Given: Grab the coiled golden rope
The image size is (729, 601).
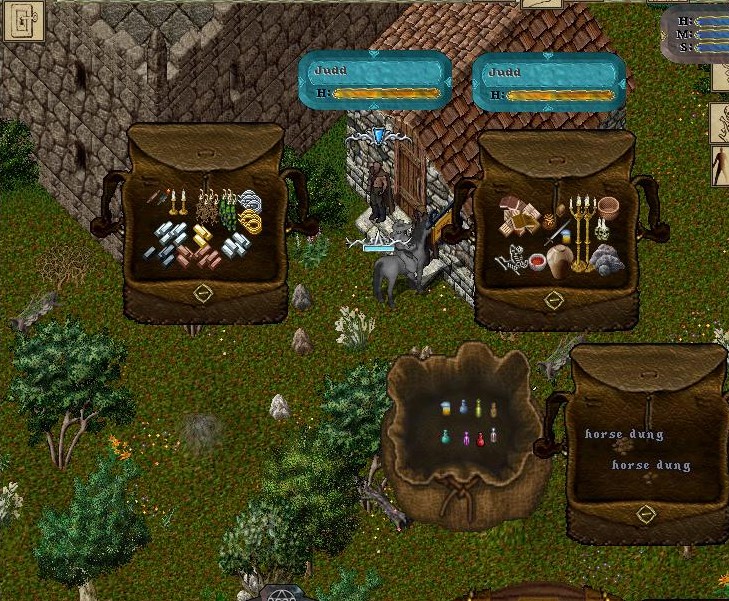Looking at the screenshot, I should 252,220.
